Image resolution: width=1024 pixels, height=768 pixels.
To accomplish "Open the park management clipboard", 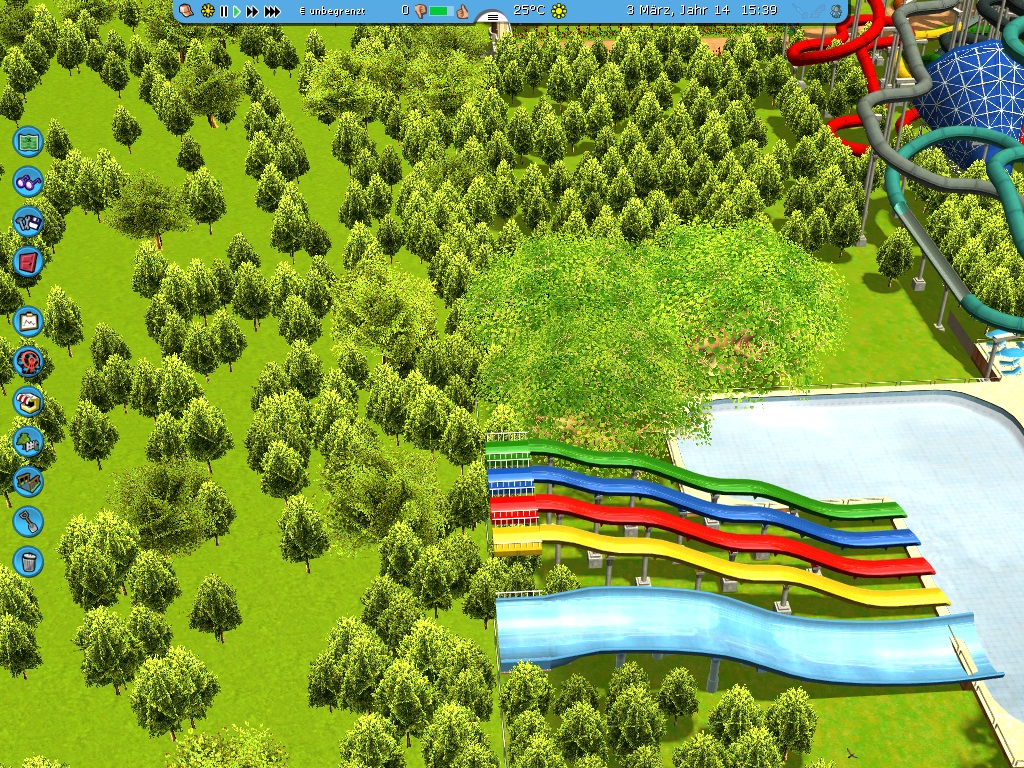I will pyautogui.click(x=28, y=321).
